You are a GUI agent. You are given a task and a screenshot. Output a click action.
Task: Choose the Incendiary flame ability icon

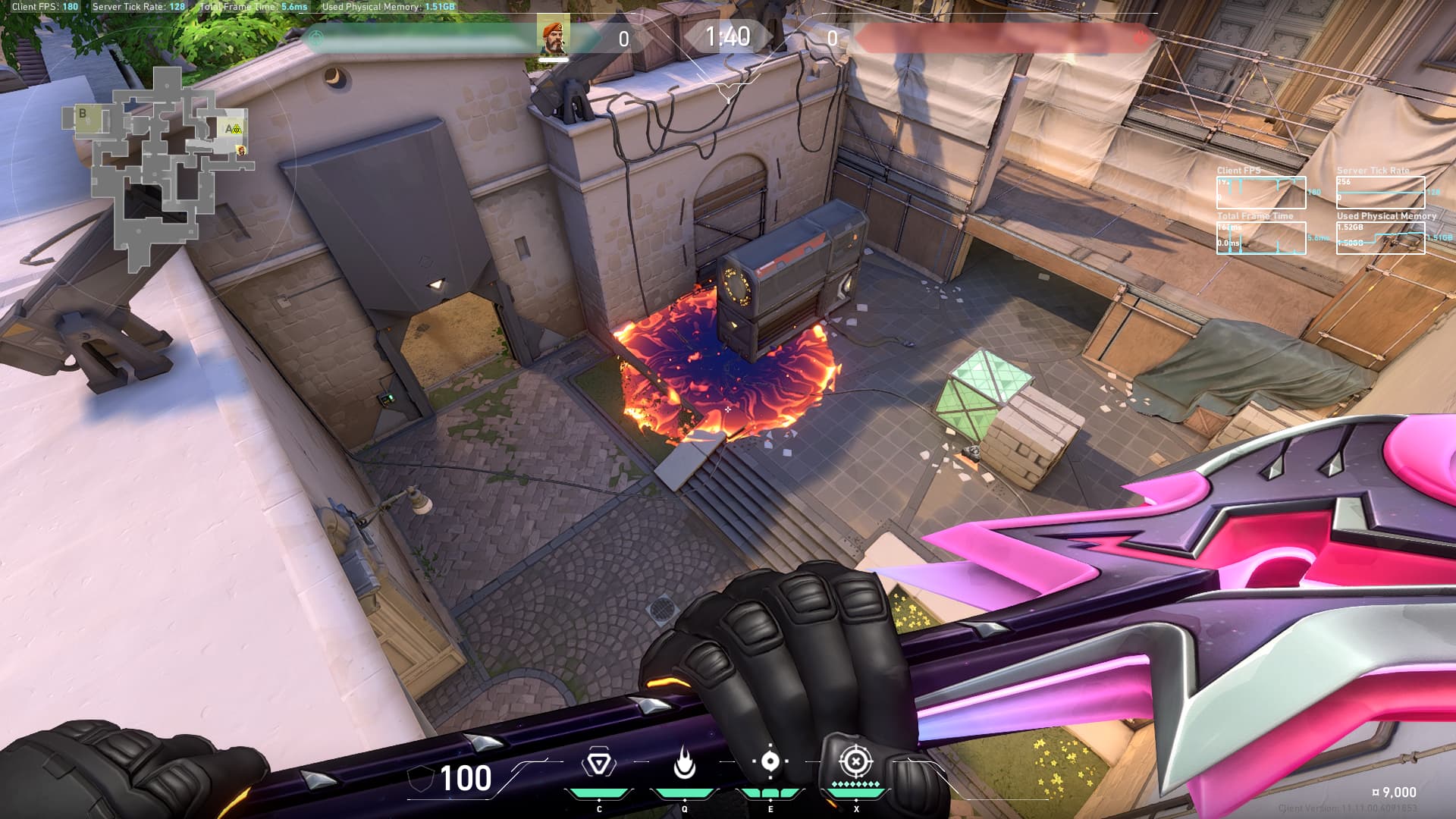685,763
